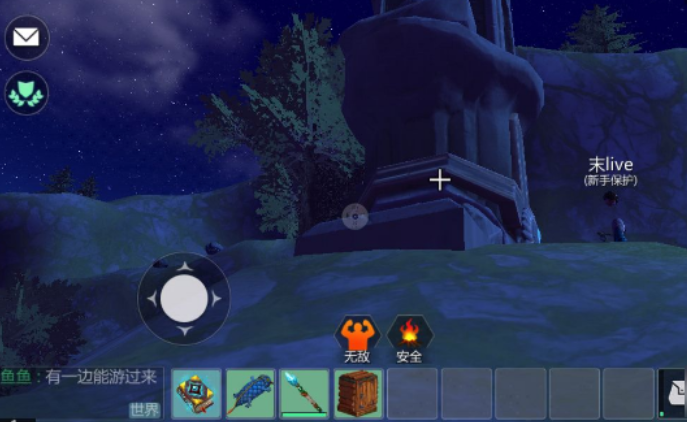
Task: Select the blue fish weapon hotbar slot
Action: [250, 393]
